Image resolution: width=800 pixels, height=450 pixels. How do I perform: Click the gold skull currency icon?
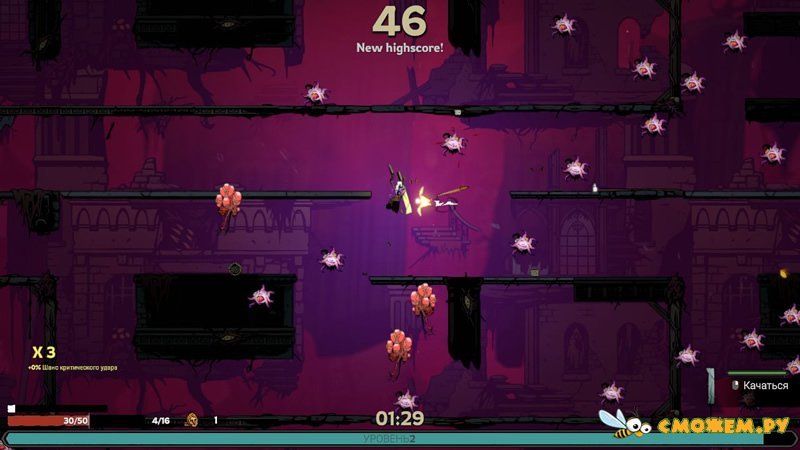click(191, 421)
